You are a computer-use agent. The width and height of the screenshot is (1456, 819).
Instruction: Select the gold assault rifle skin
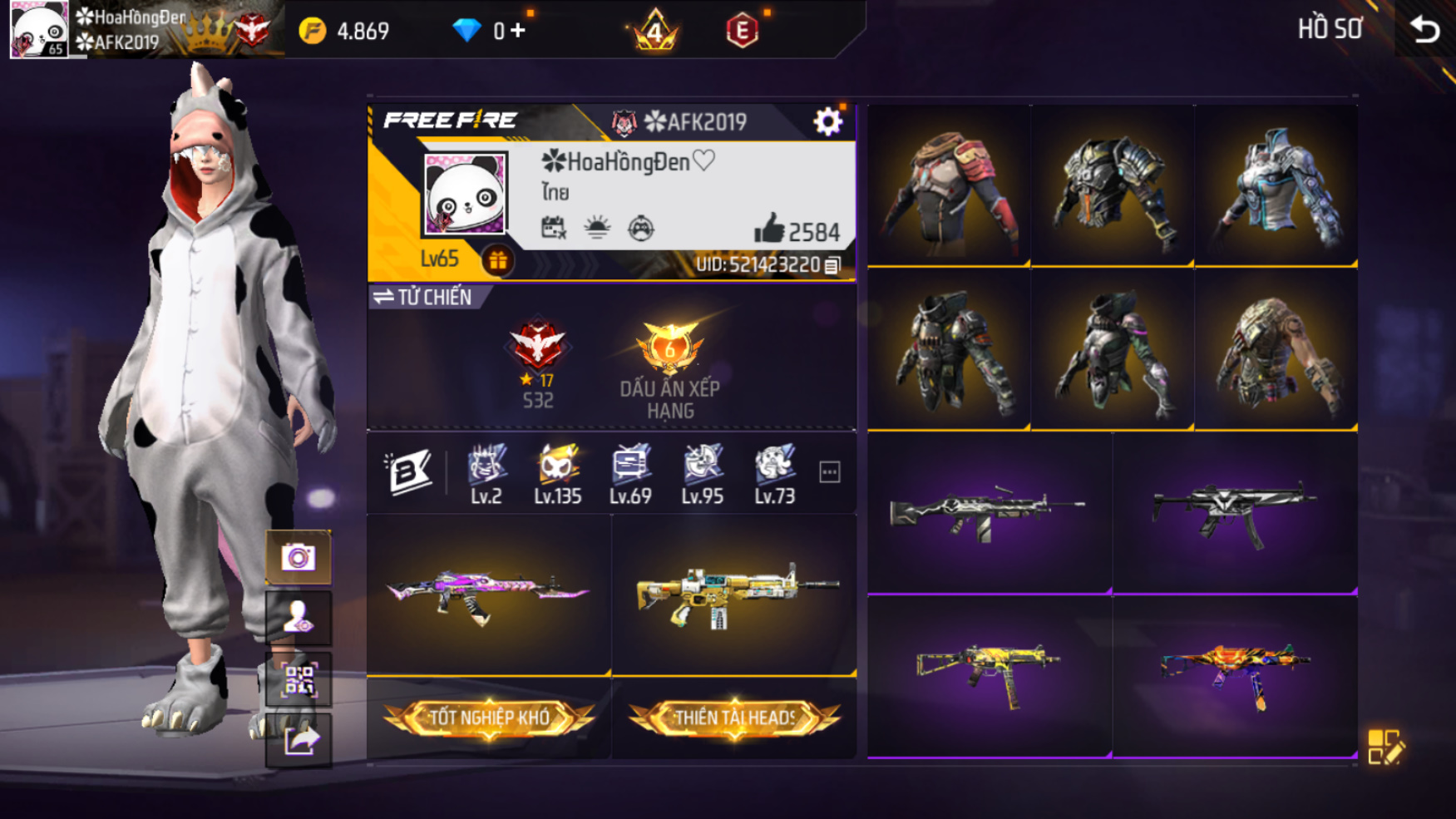click(x=734, y=594)
